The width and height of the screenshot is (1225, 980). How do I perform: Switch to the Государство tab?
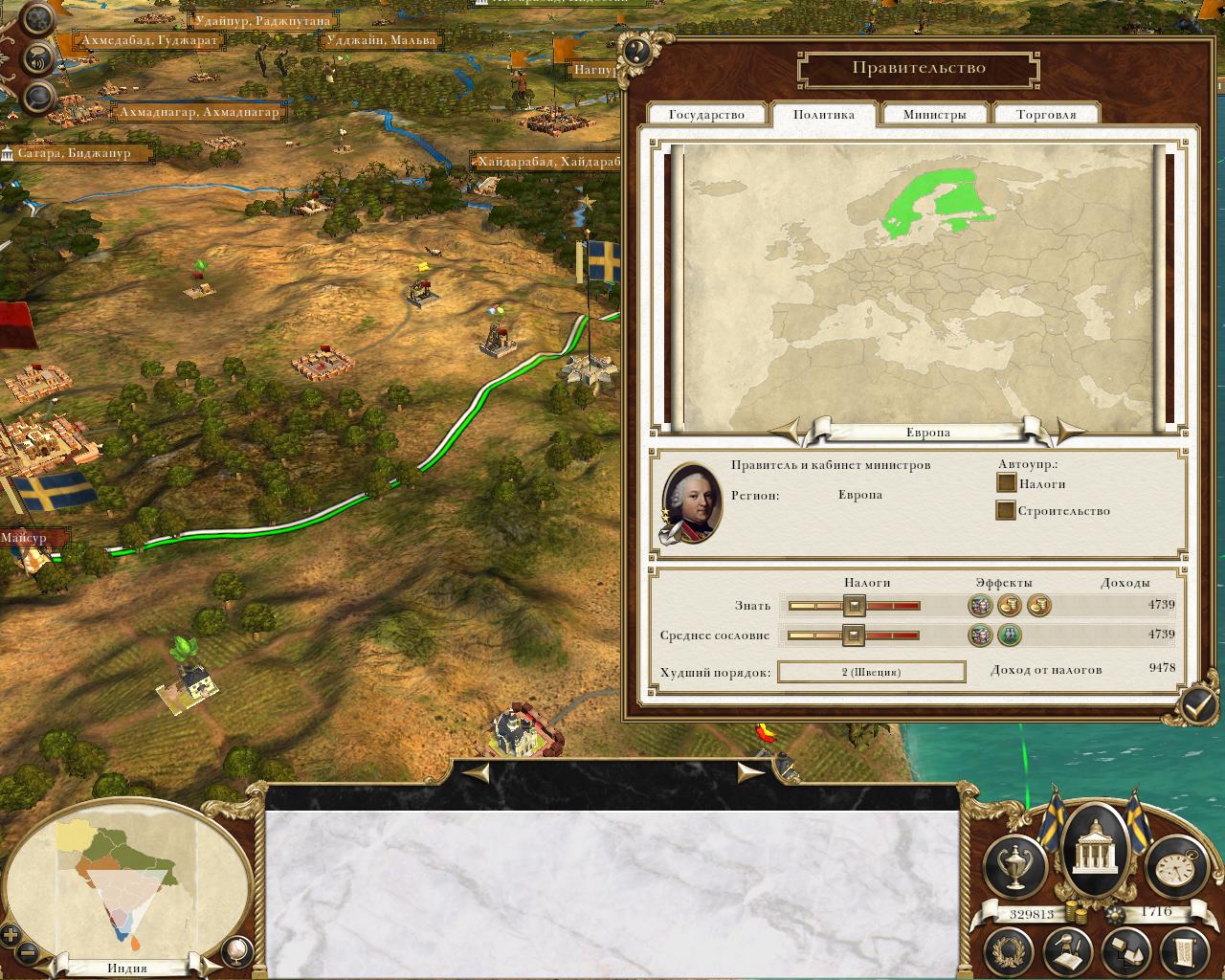point(706,115)
